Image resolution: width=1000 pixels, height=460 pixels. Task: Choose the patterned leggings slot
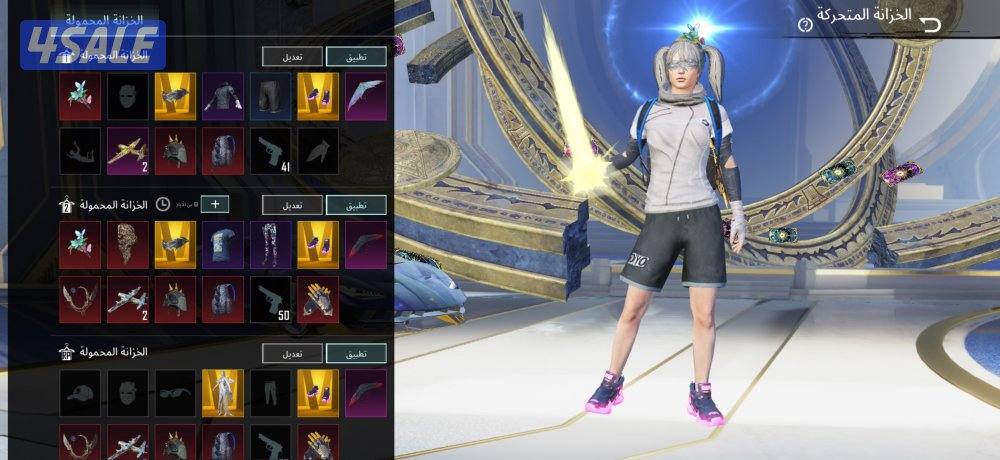[270, 243]
